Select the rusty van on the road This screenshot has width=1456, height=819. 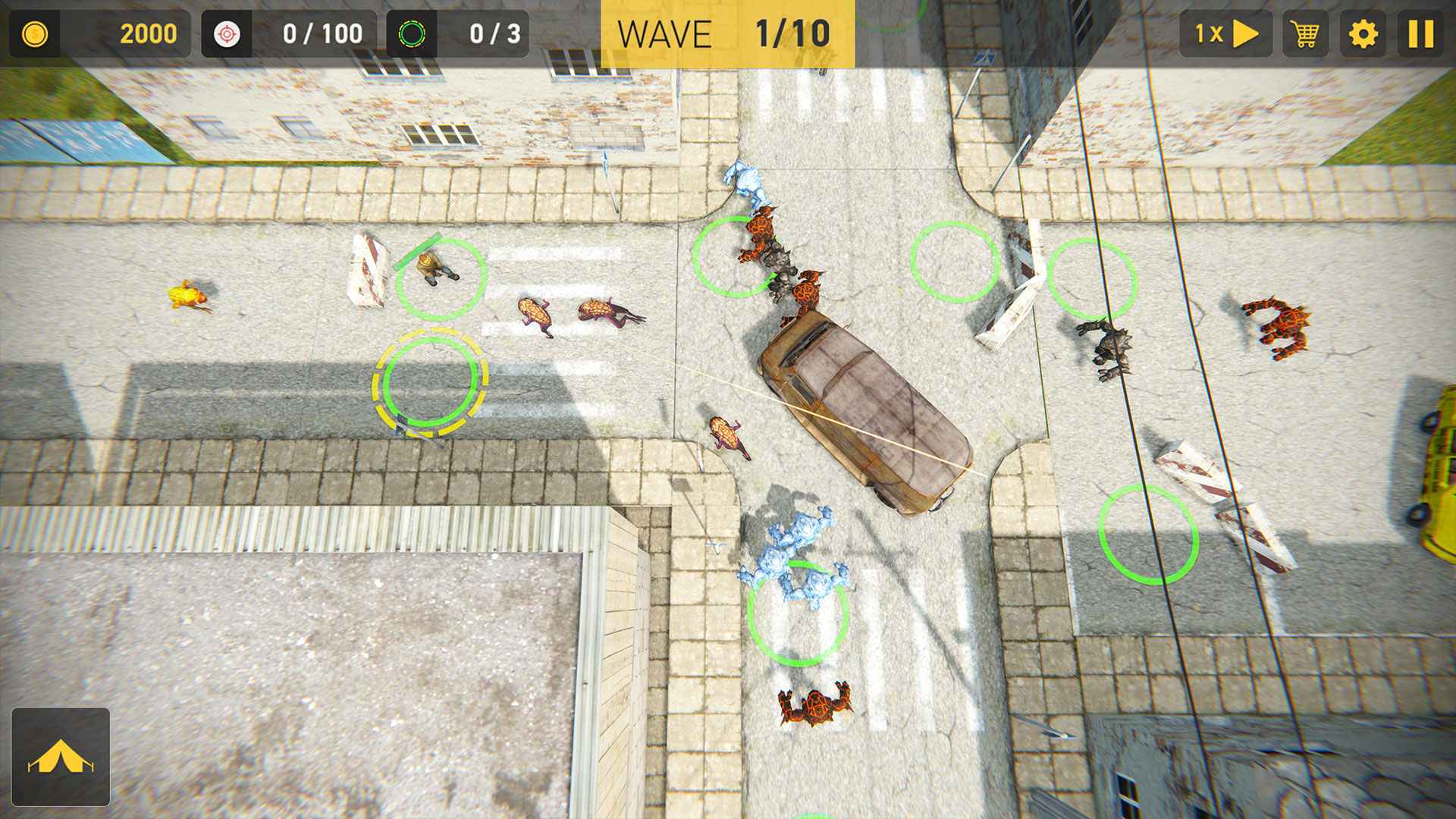point(864,409)
